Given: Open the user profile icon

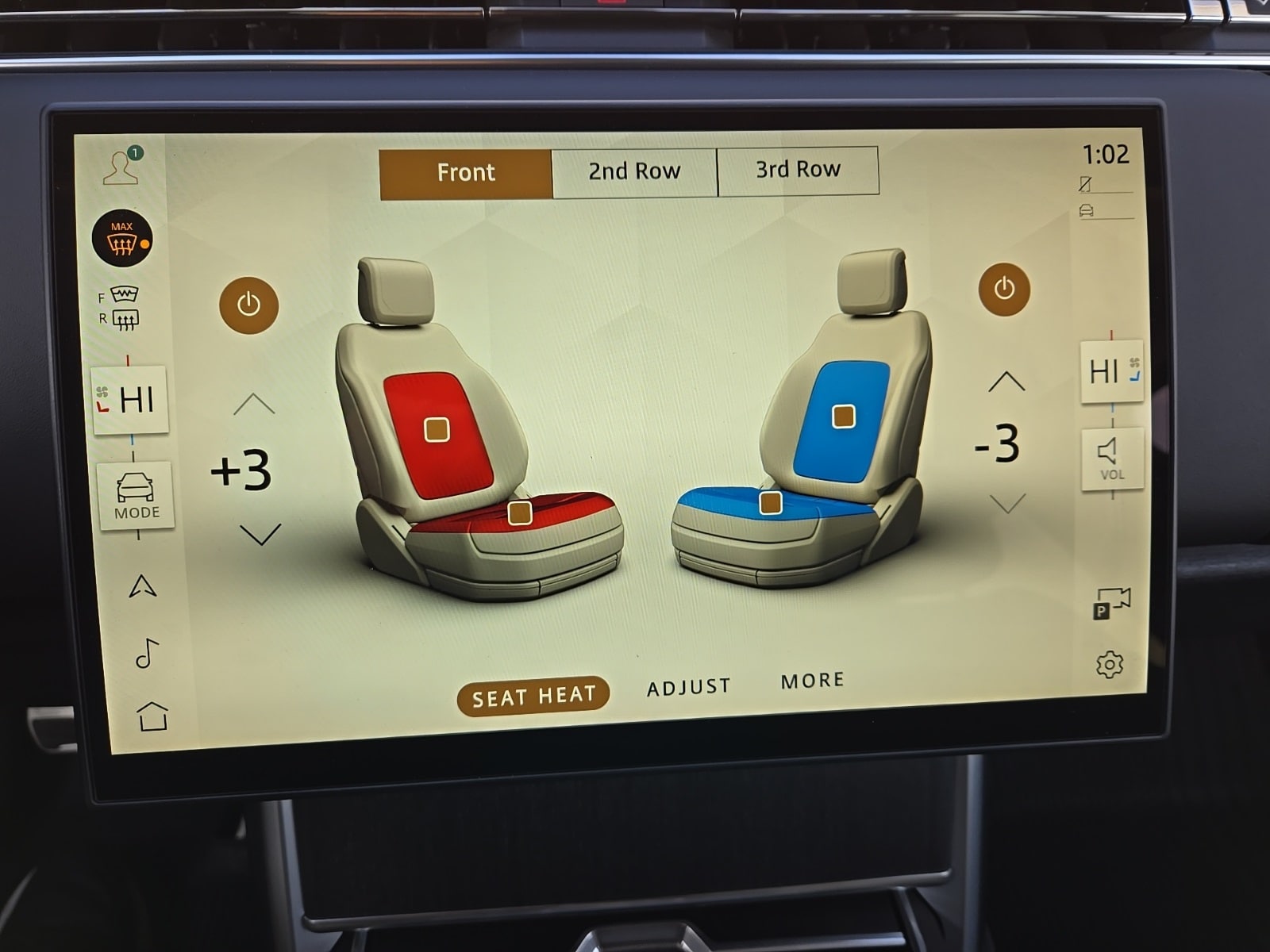Looking at the screenshot, I should click(121, 167).
